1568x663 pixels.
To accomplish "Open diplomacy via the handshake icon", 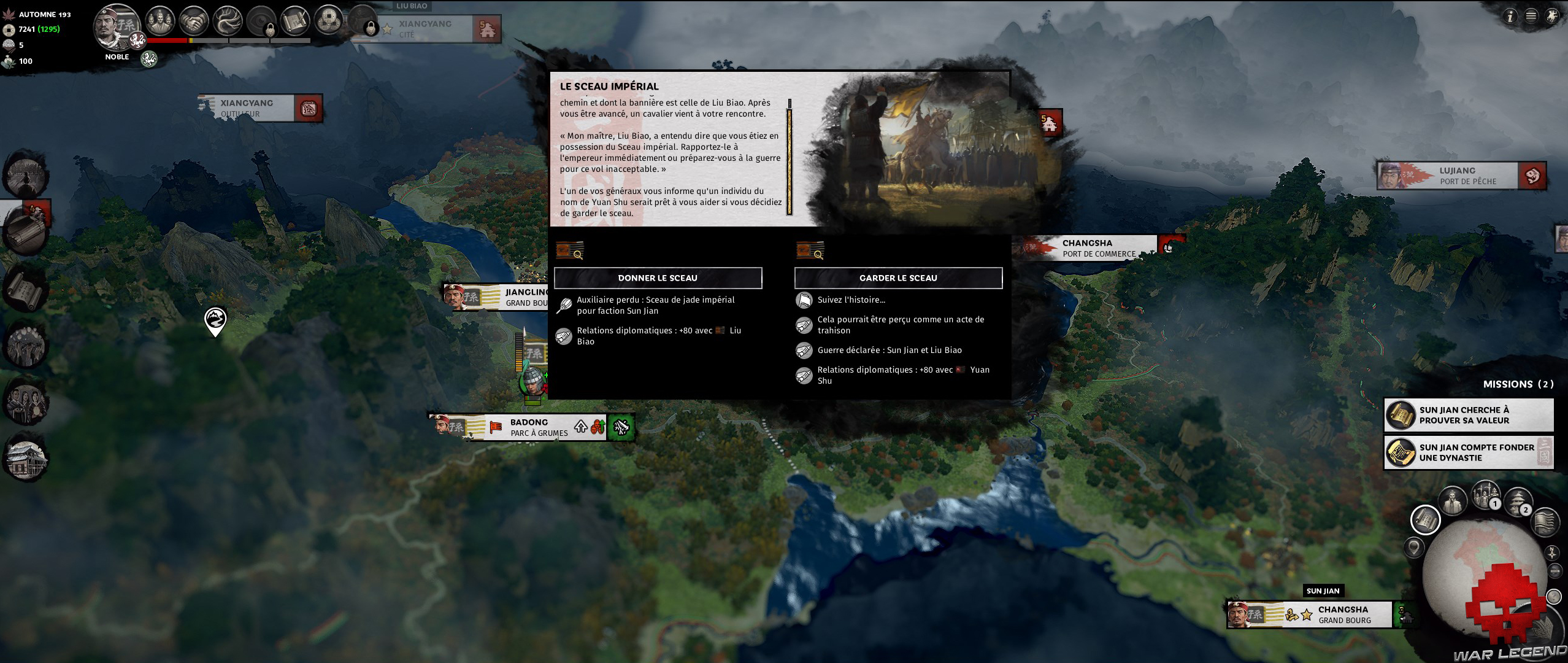I will point(195,20).
